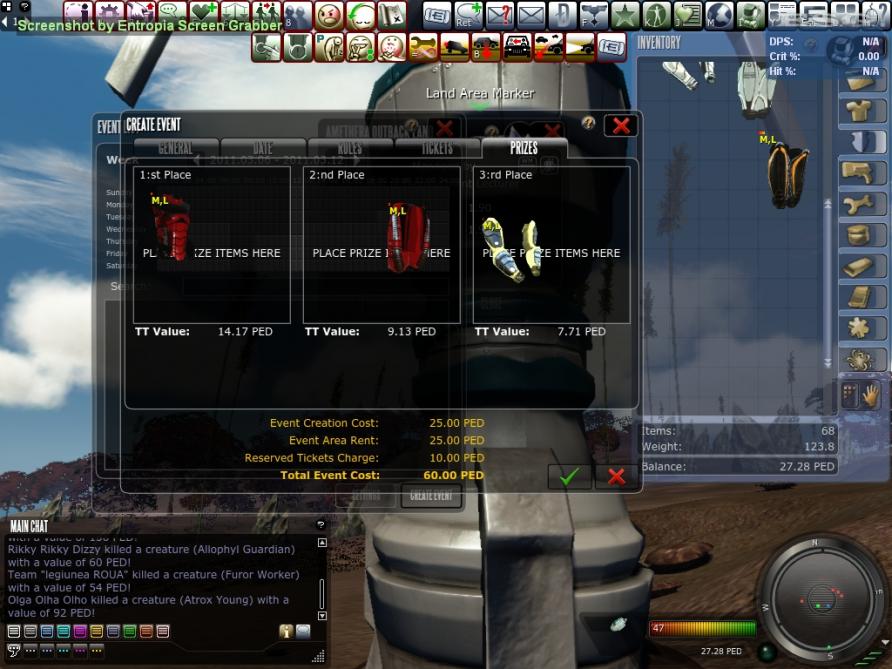This screenshot has width=892, height=669.
Task: Pick the red armor piece in the 2nd Place slot
Action: click(408, 240)
